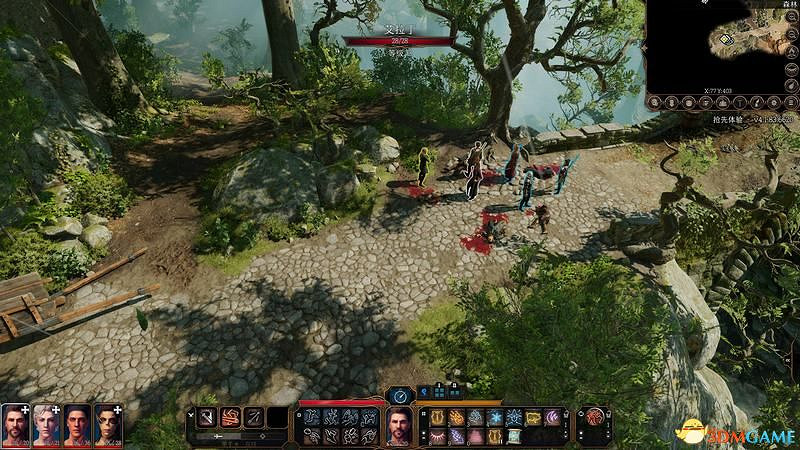This screenshot has width=800, height=450.
Task: Open the rightmost menu button under minimap
Action: 789,103
